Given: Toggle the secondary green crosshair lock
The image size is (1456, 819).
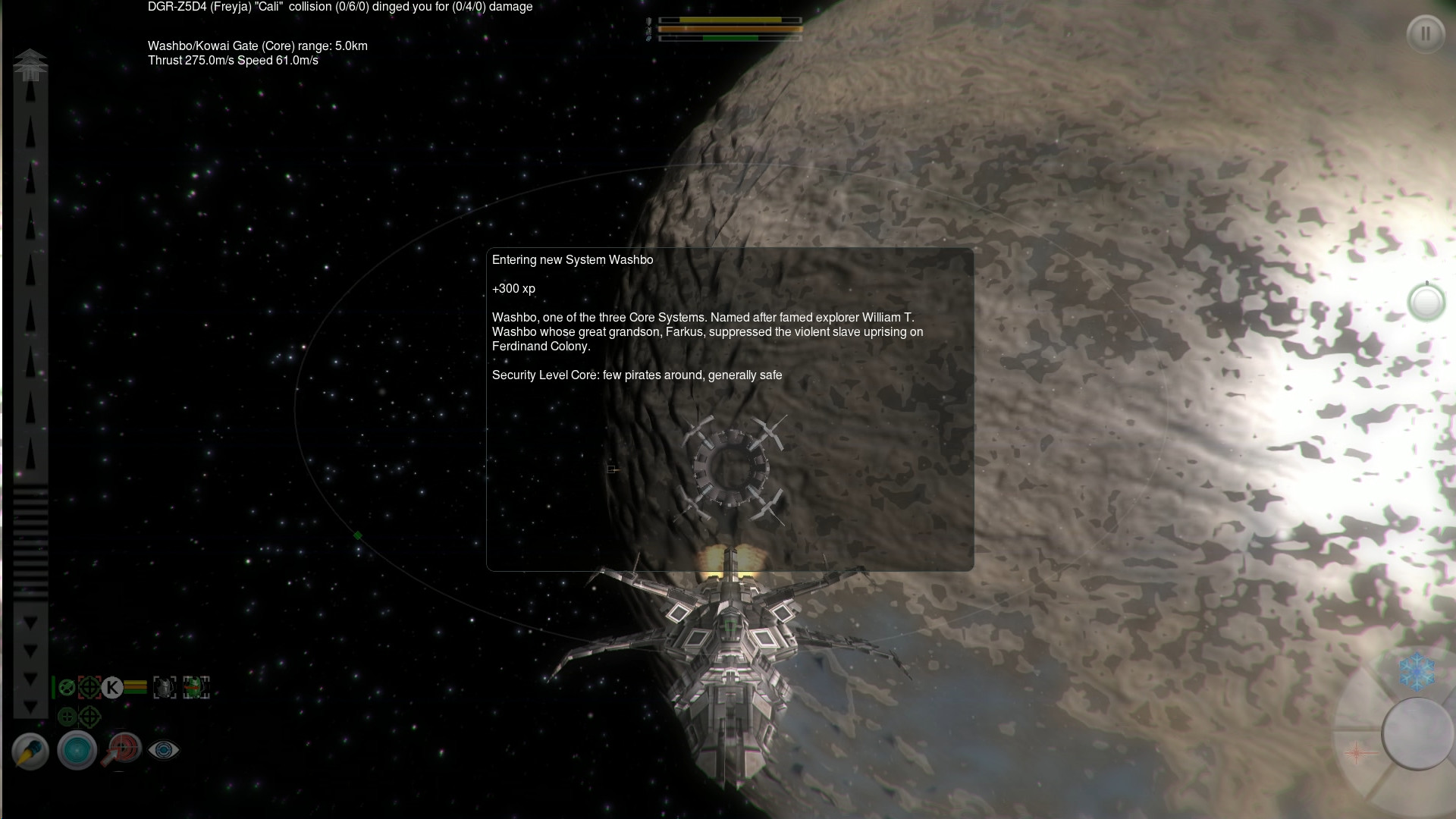Looking at the screenshot, I should pos(89,717).
